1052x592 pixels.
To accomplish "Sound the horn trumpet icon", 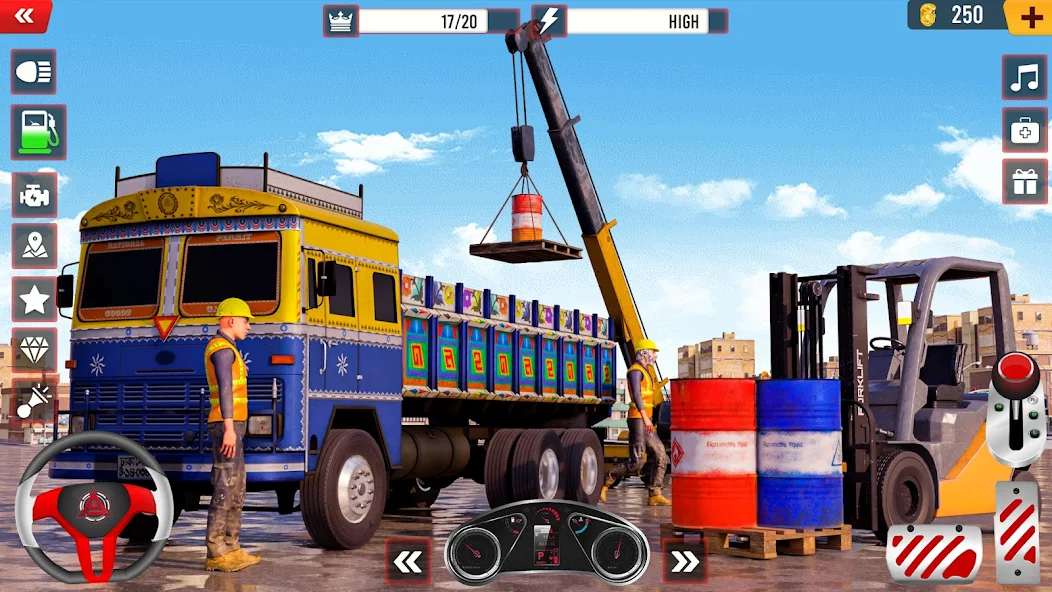I will [x=33, y=402].
